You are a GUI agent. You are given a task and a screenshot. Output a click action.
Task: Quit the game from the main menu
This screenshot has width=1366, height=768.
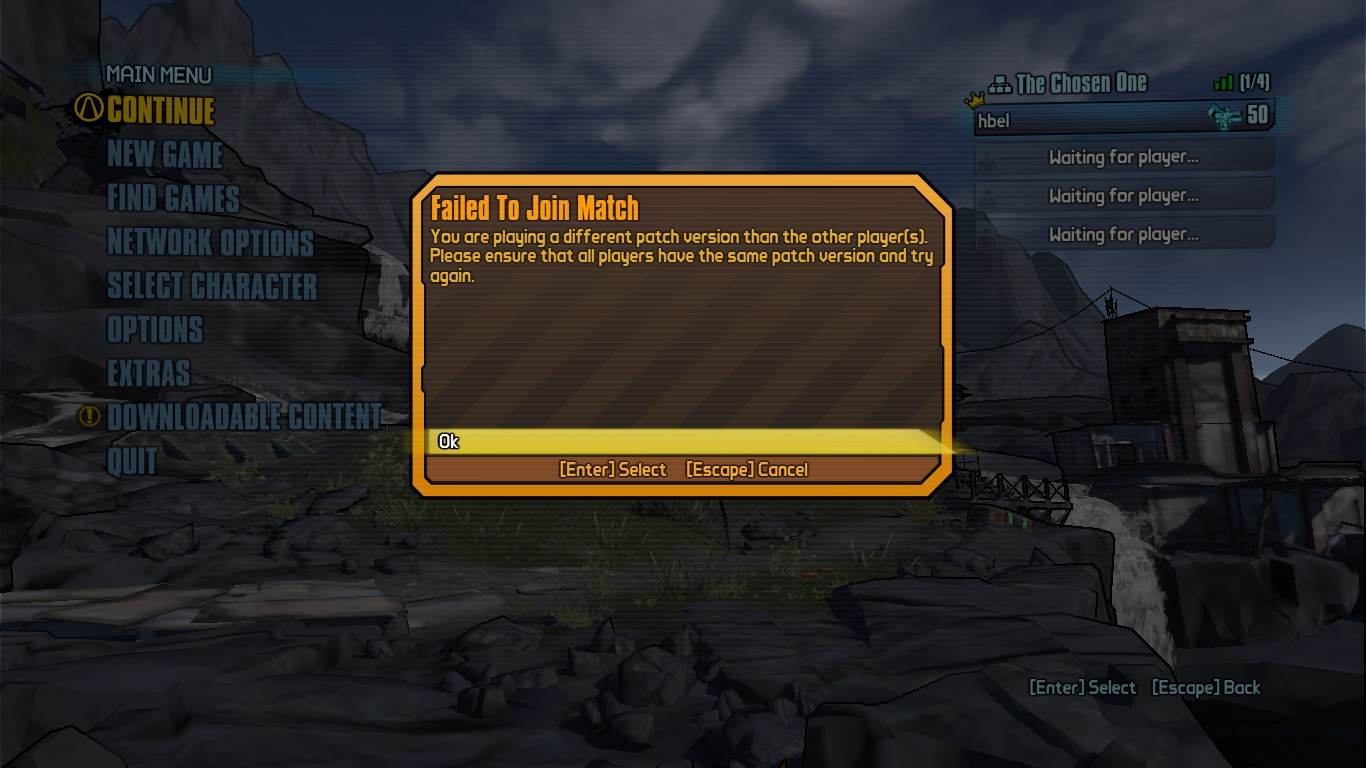pos(132,461)
